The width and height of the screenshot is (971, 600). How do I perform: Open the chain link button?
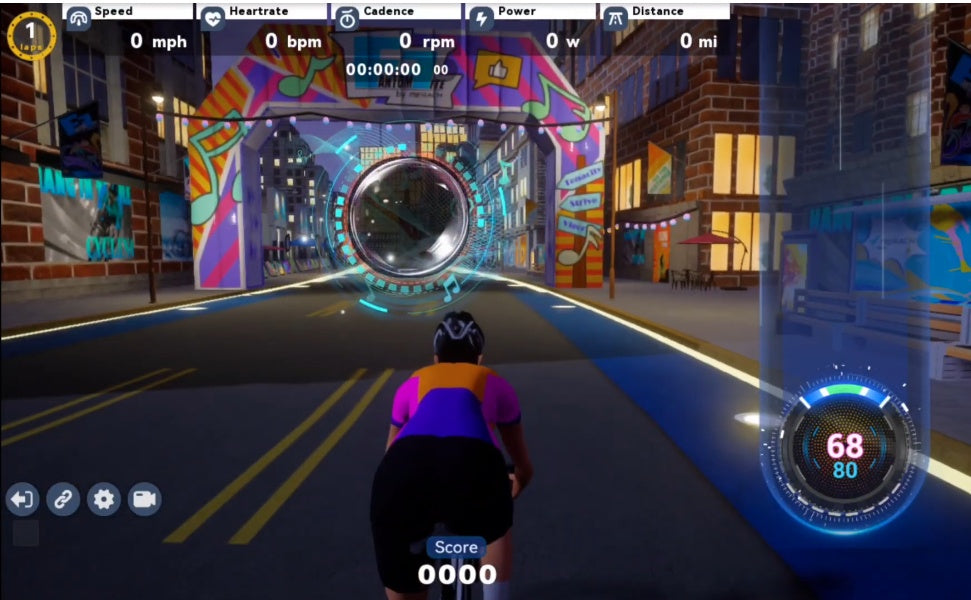pyautogui.click(x=63, y=499)
